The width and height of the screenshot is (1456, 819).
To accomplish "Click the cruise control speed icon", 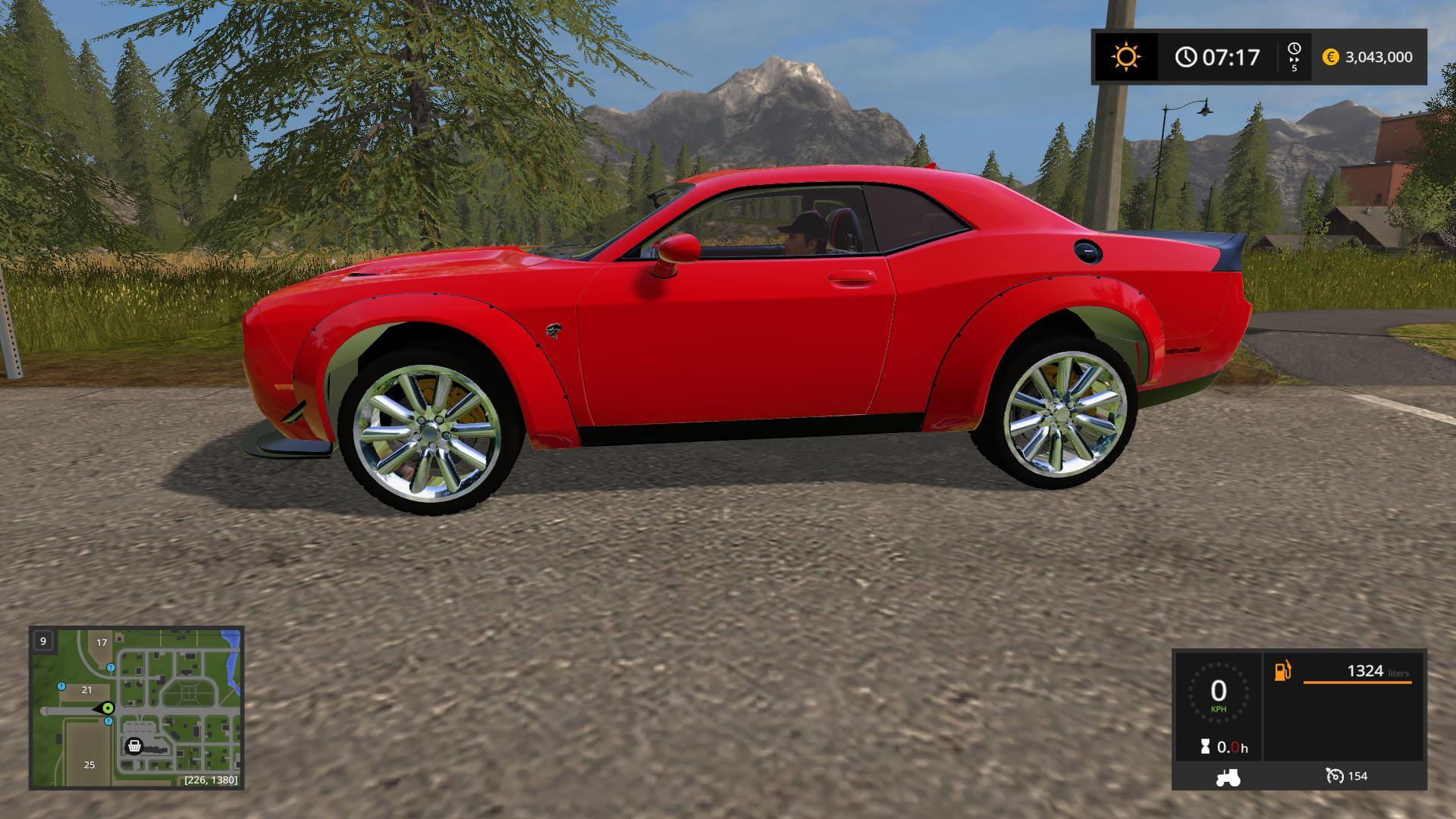I will click(1334, 776).
